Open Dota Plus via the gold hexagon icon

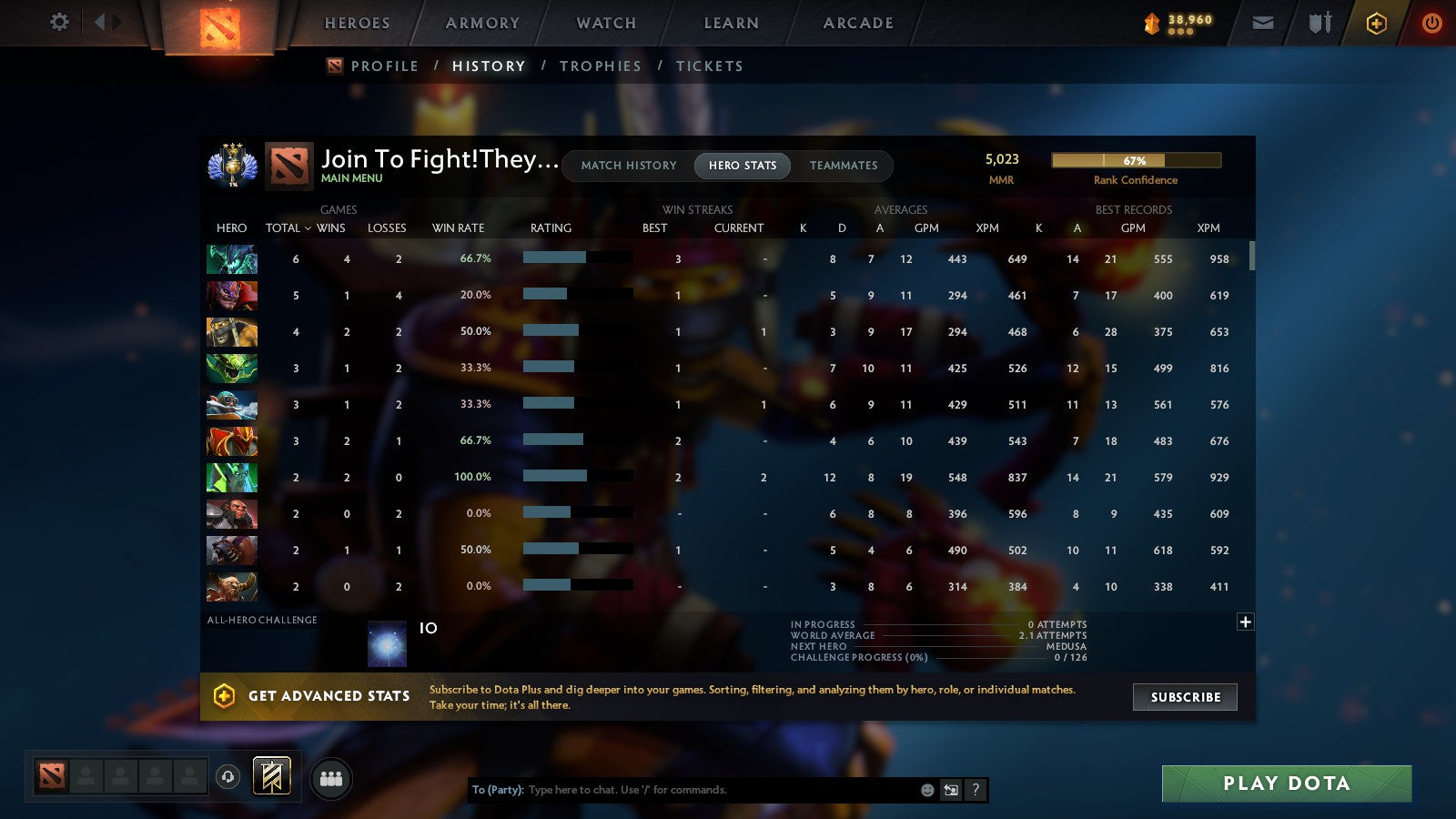[1377, 23]
